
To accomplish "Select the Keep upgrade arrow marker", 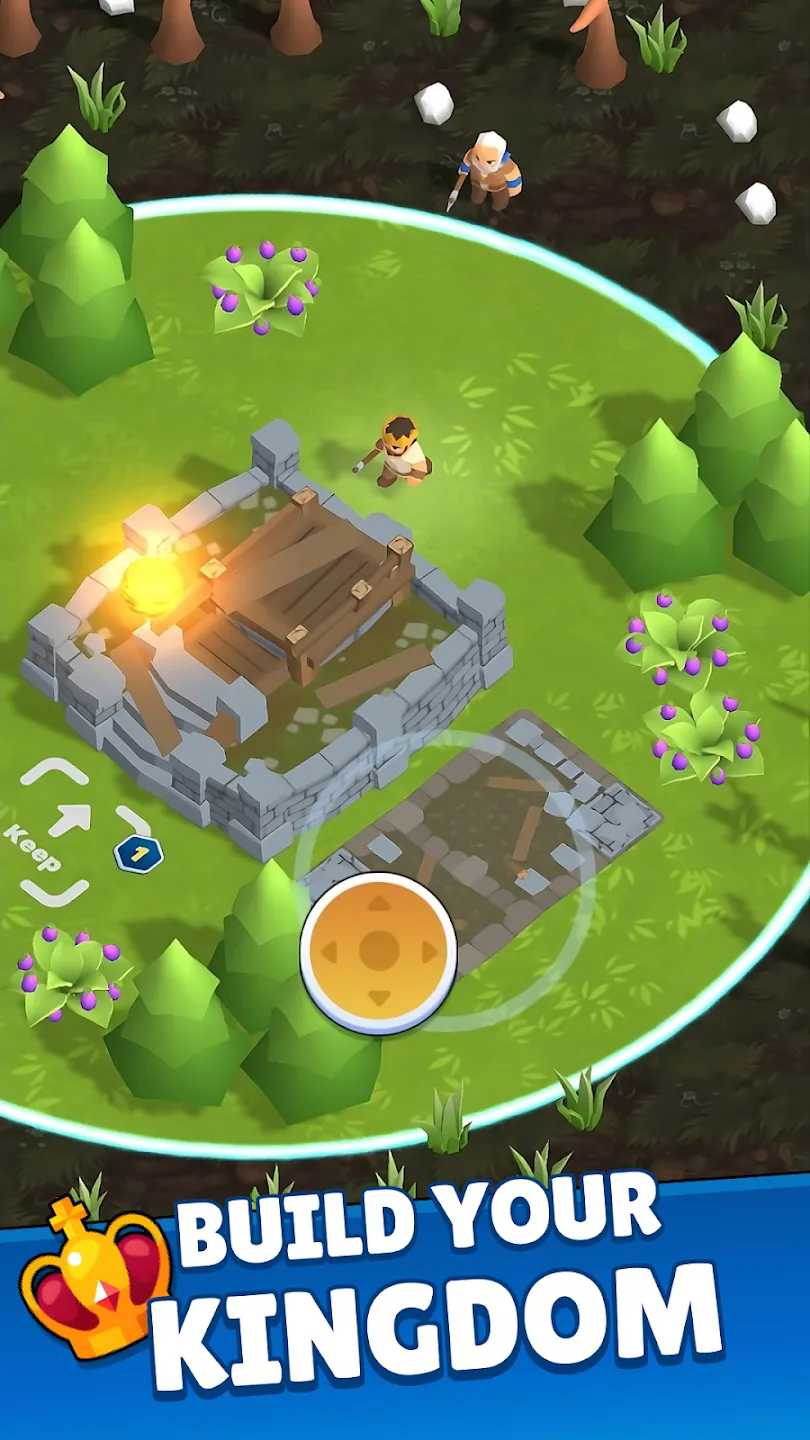I will tap(69, 819).
